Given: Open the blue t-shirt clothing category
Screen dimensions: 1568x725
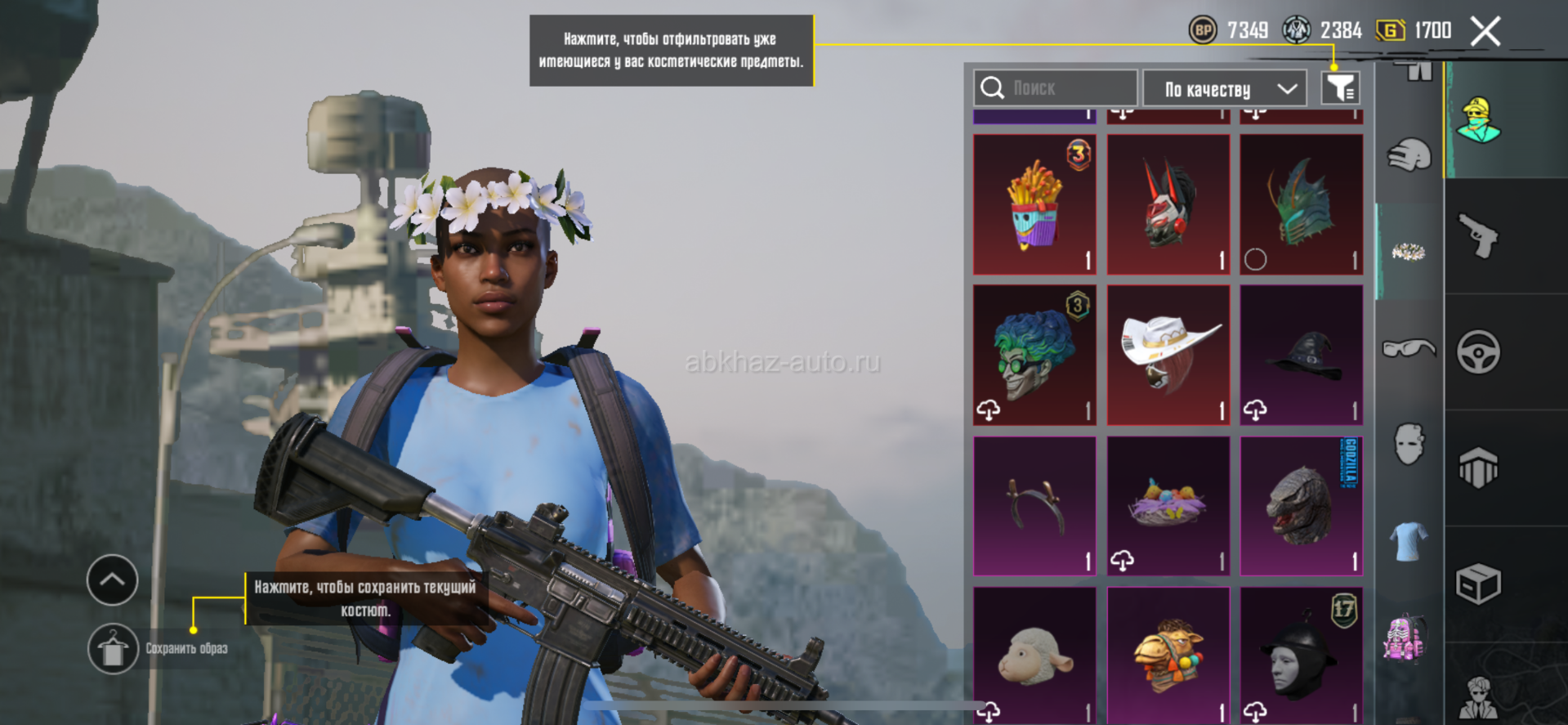Looking at the screenshot, I should tap(1409, 541).
